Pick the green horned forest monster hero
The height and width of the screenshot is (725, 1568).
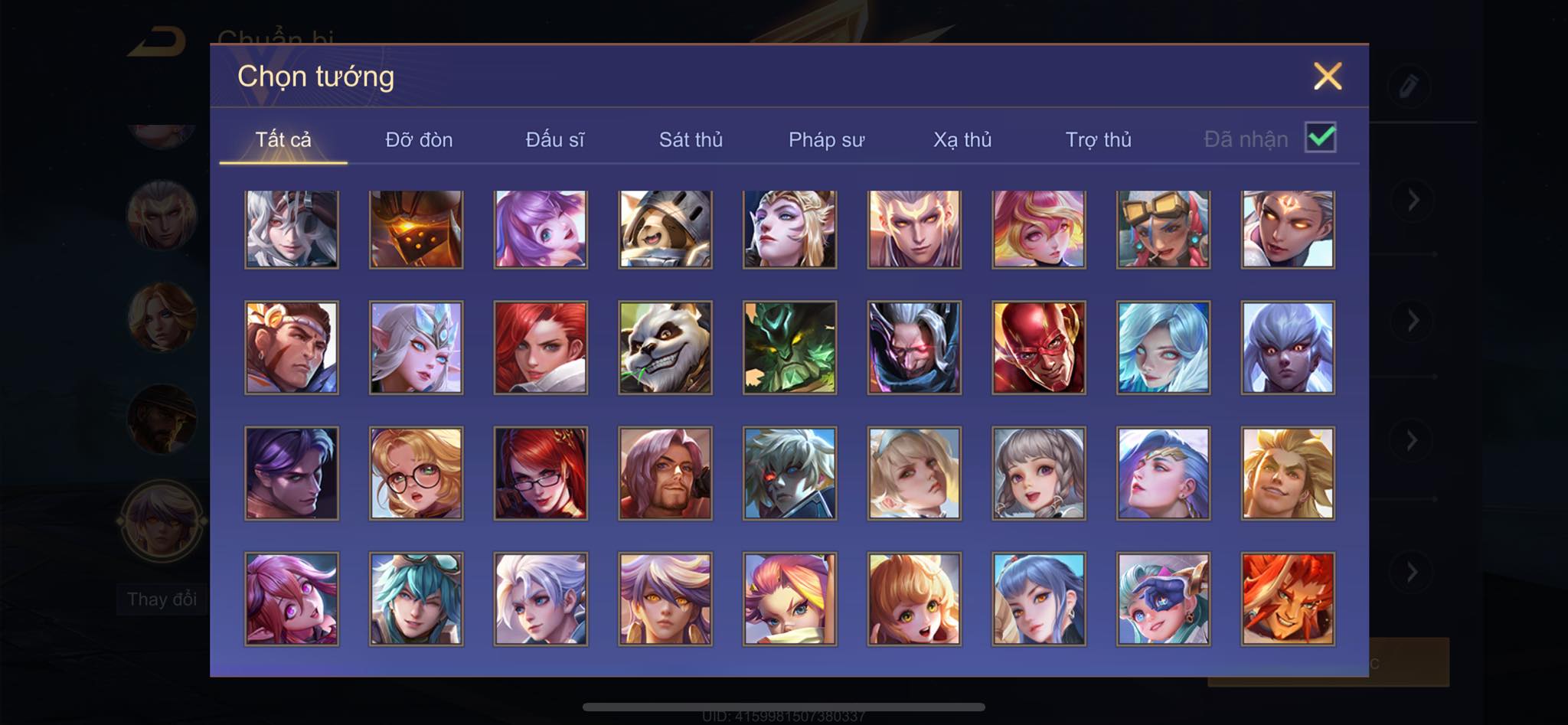pyautogui.click(x=789, y=348)
